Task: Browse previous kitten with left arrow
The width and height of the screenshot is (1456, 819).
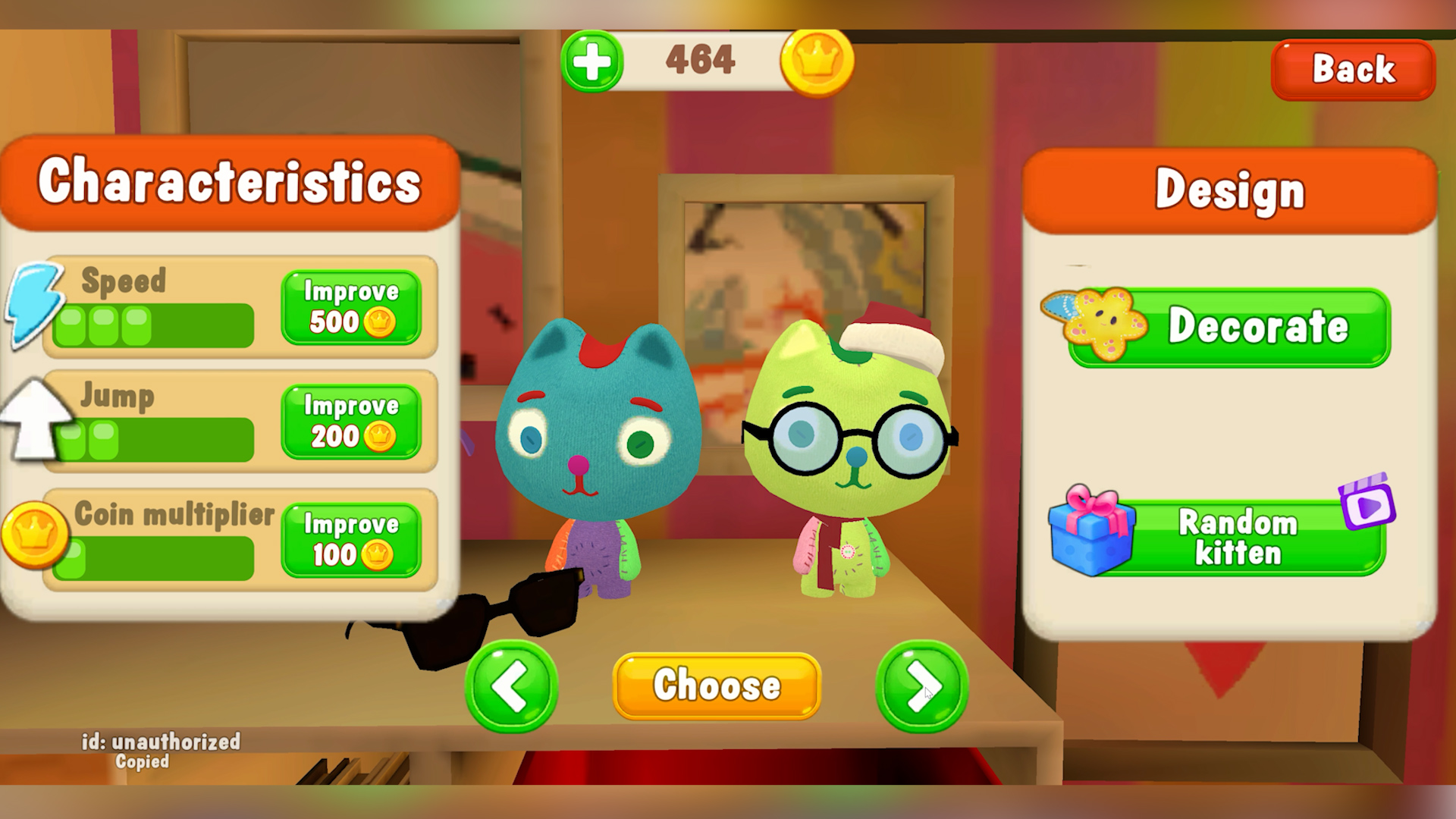Action: pos(512,686)
